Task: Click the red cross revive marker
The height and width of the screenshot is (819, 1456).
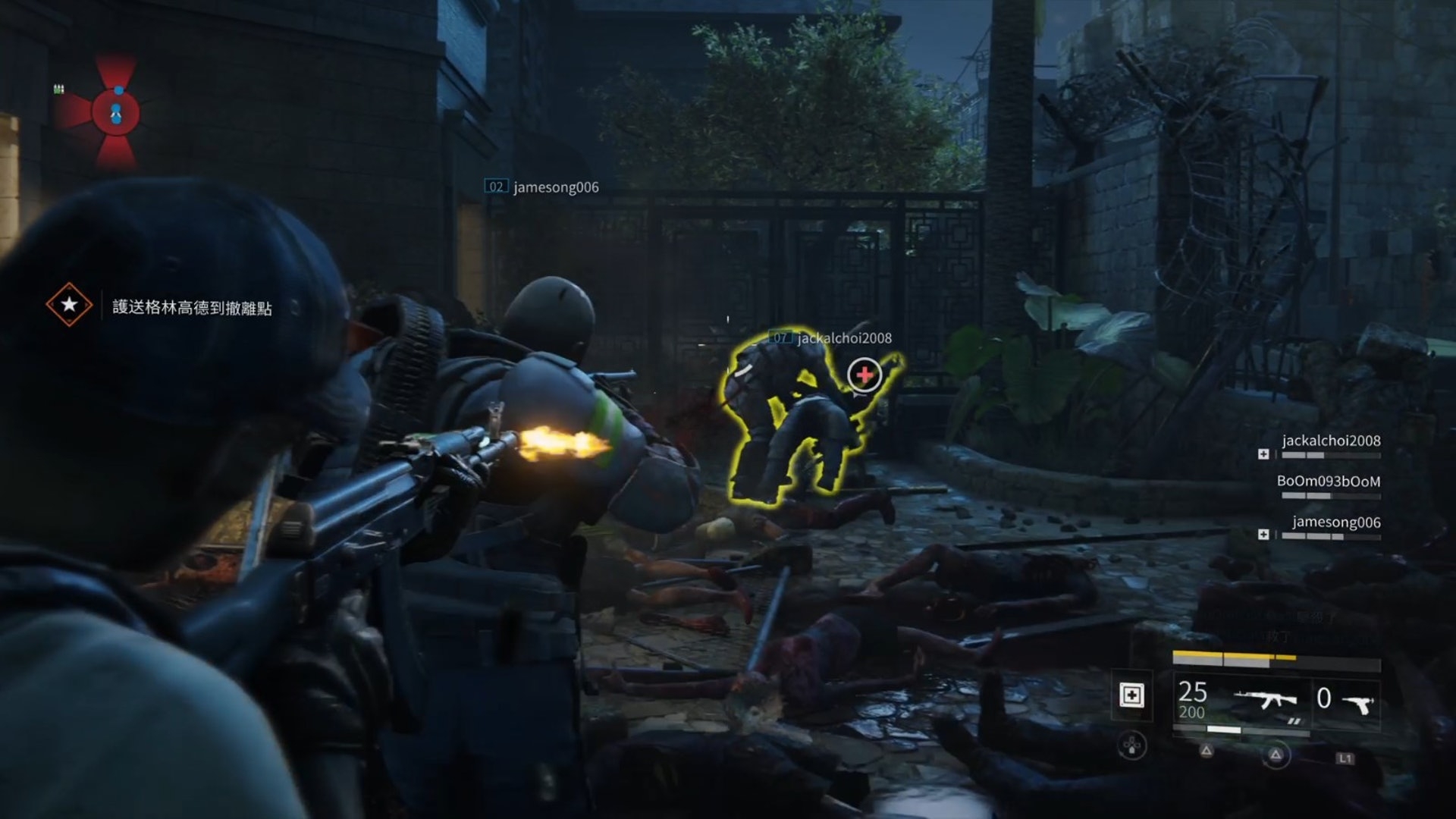Action: pos(864,375)
